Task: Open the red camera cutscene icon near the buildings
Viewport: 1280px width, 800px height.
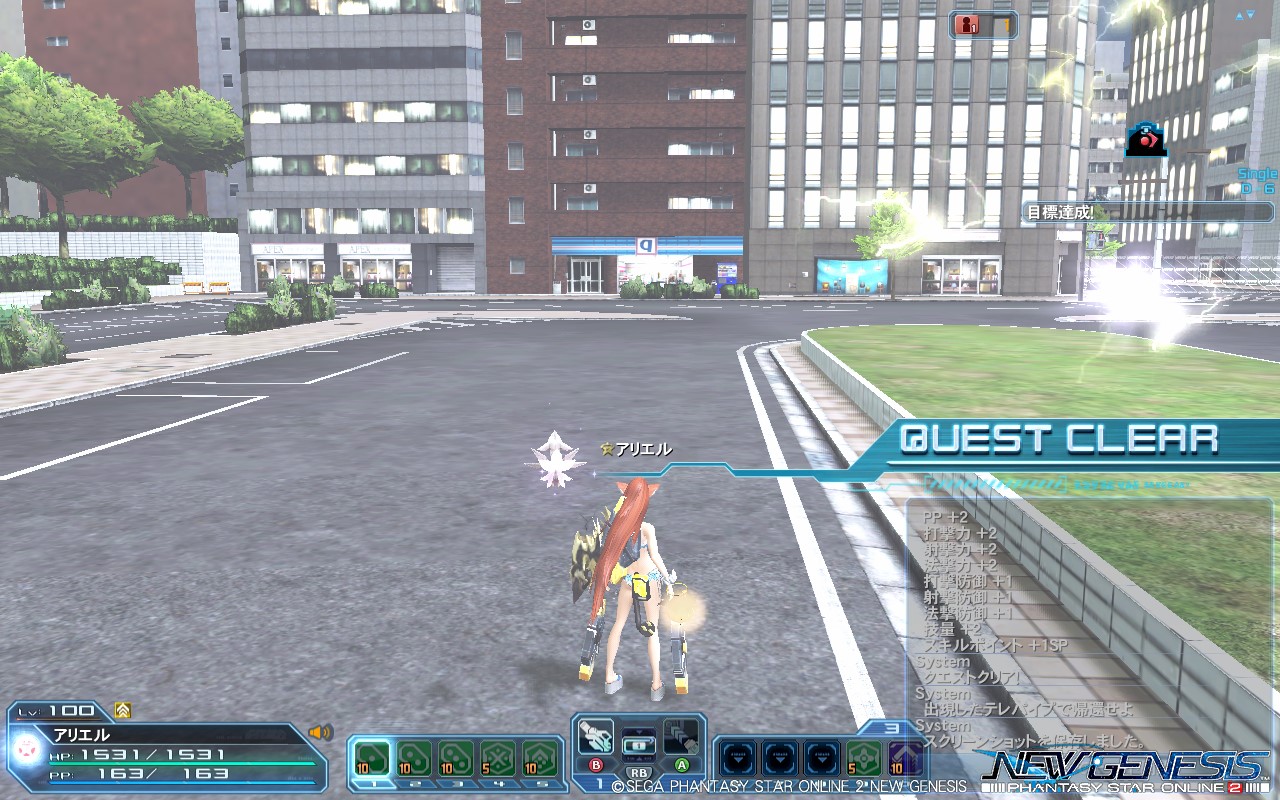Action: 1145,140
